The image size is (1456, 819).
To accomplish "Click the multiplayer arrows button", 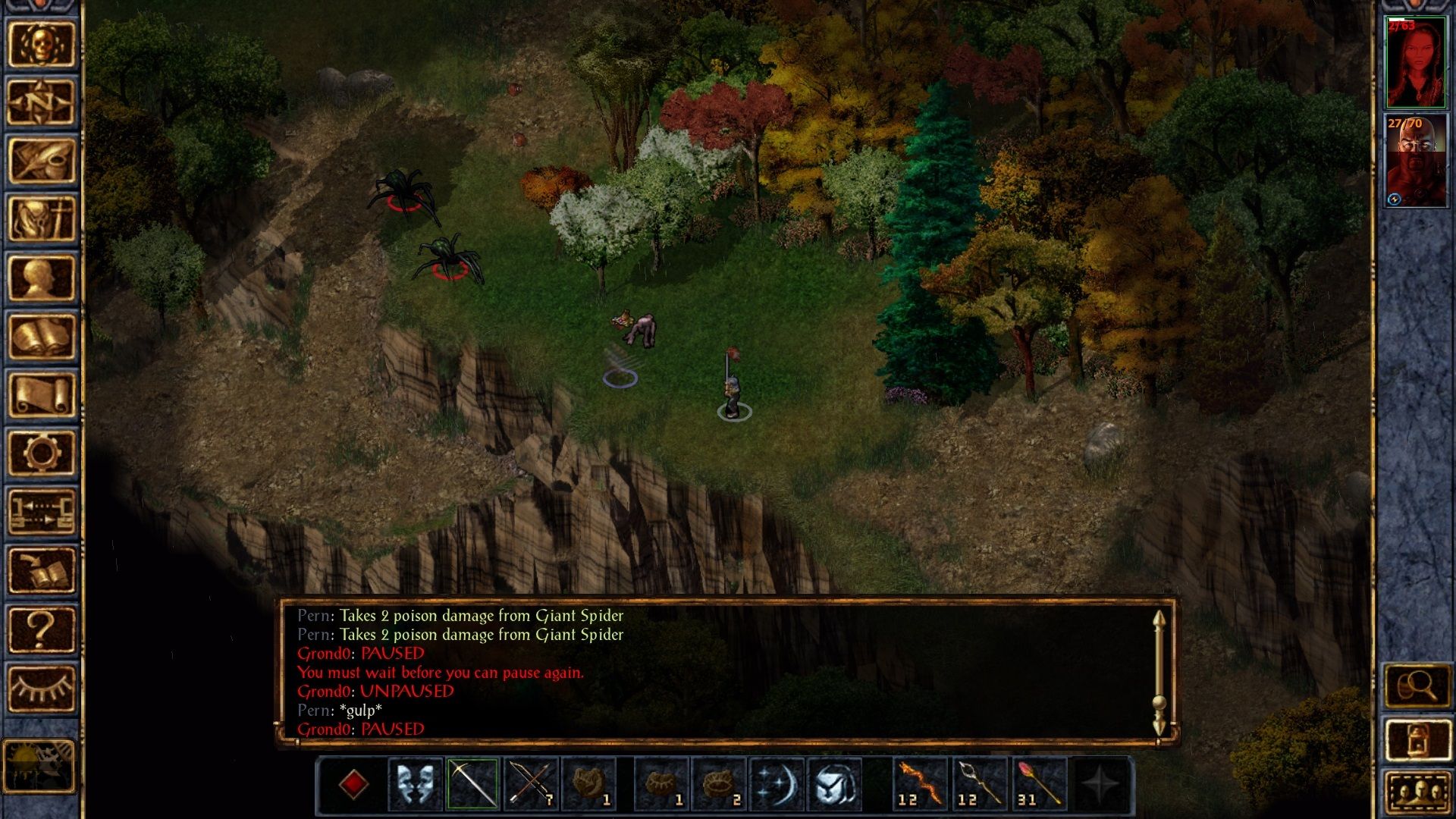I will tap(42, 511).
